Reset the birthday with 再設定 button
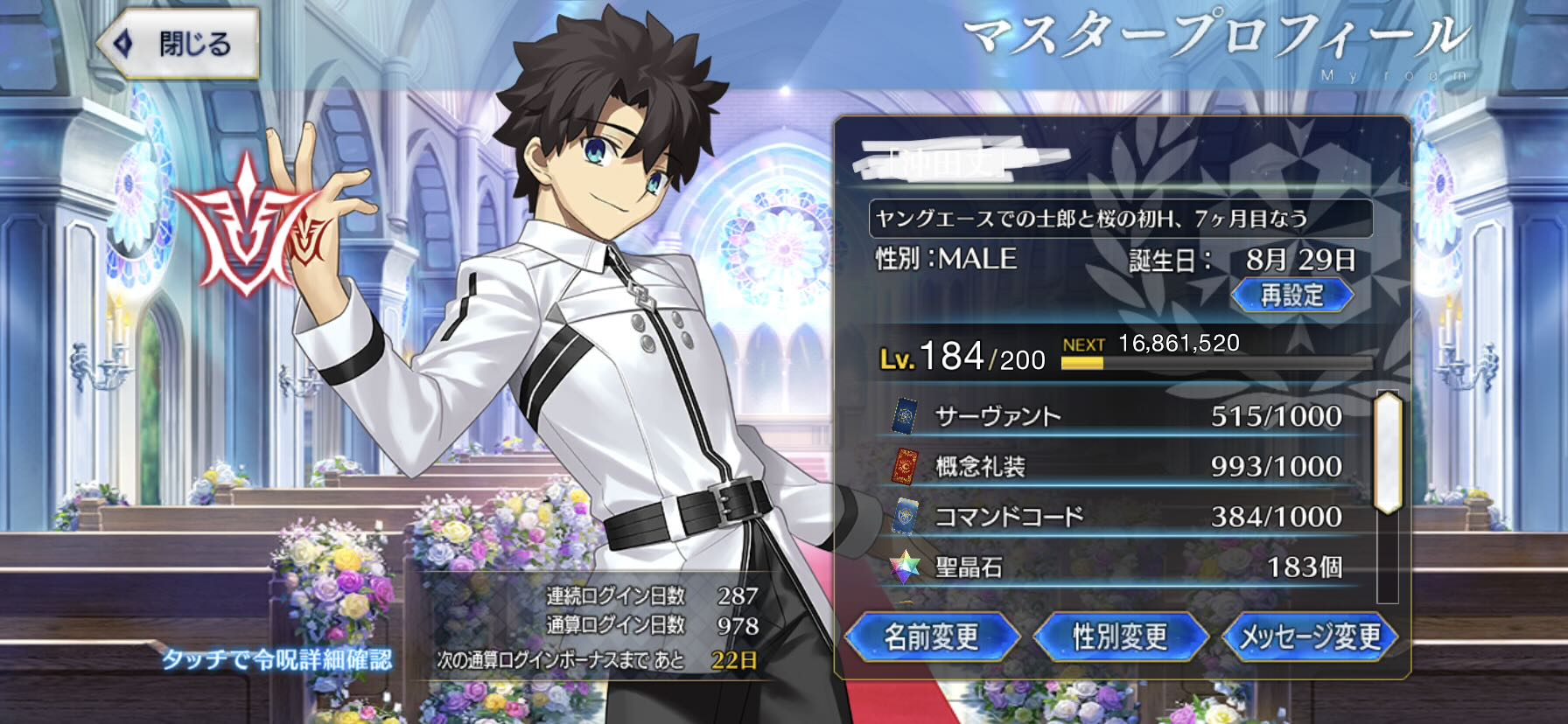 tap(1291, 295)
